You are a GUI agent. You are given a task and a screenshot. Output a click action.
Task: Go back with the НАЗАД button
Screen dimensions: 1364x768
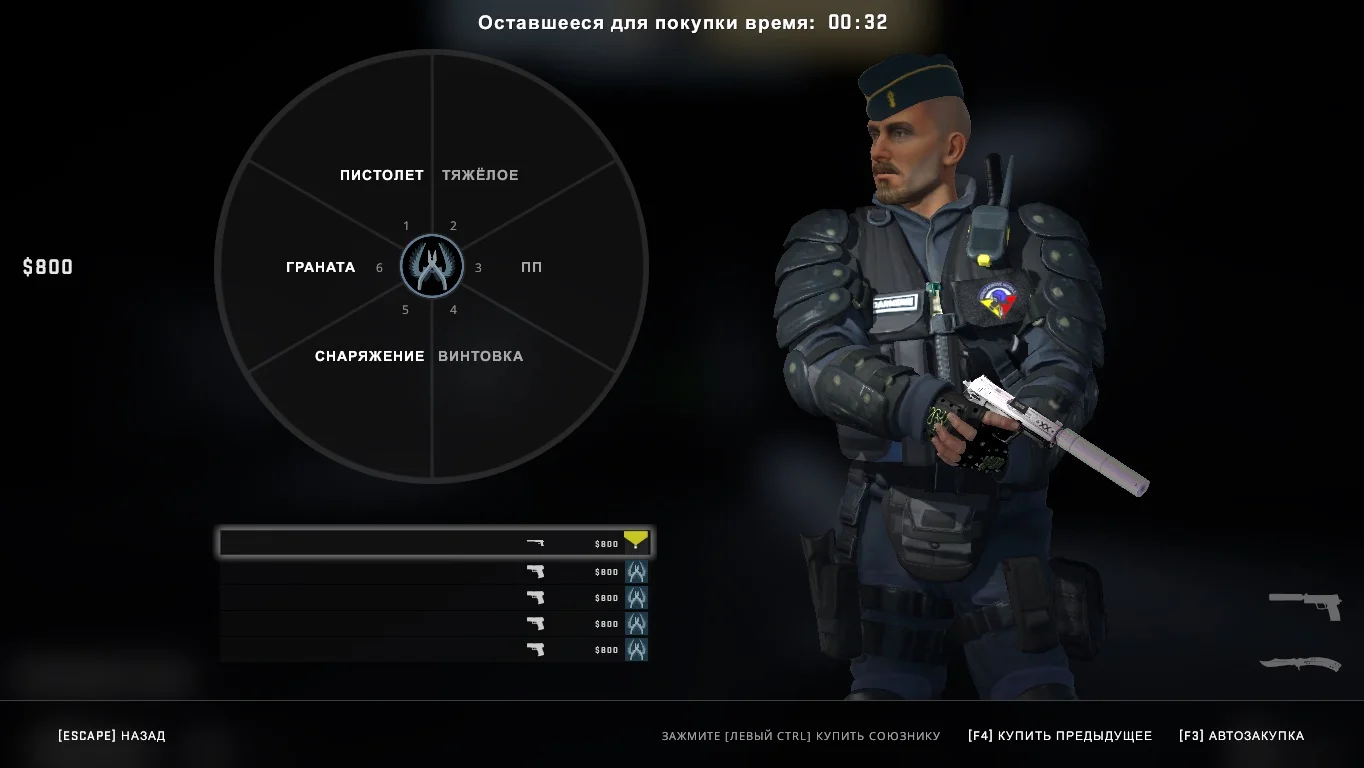point(112,736)
